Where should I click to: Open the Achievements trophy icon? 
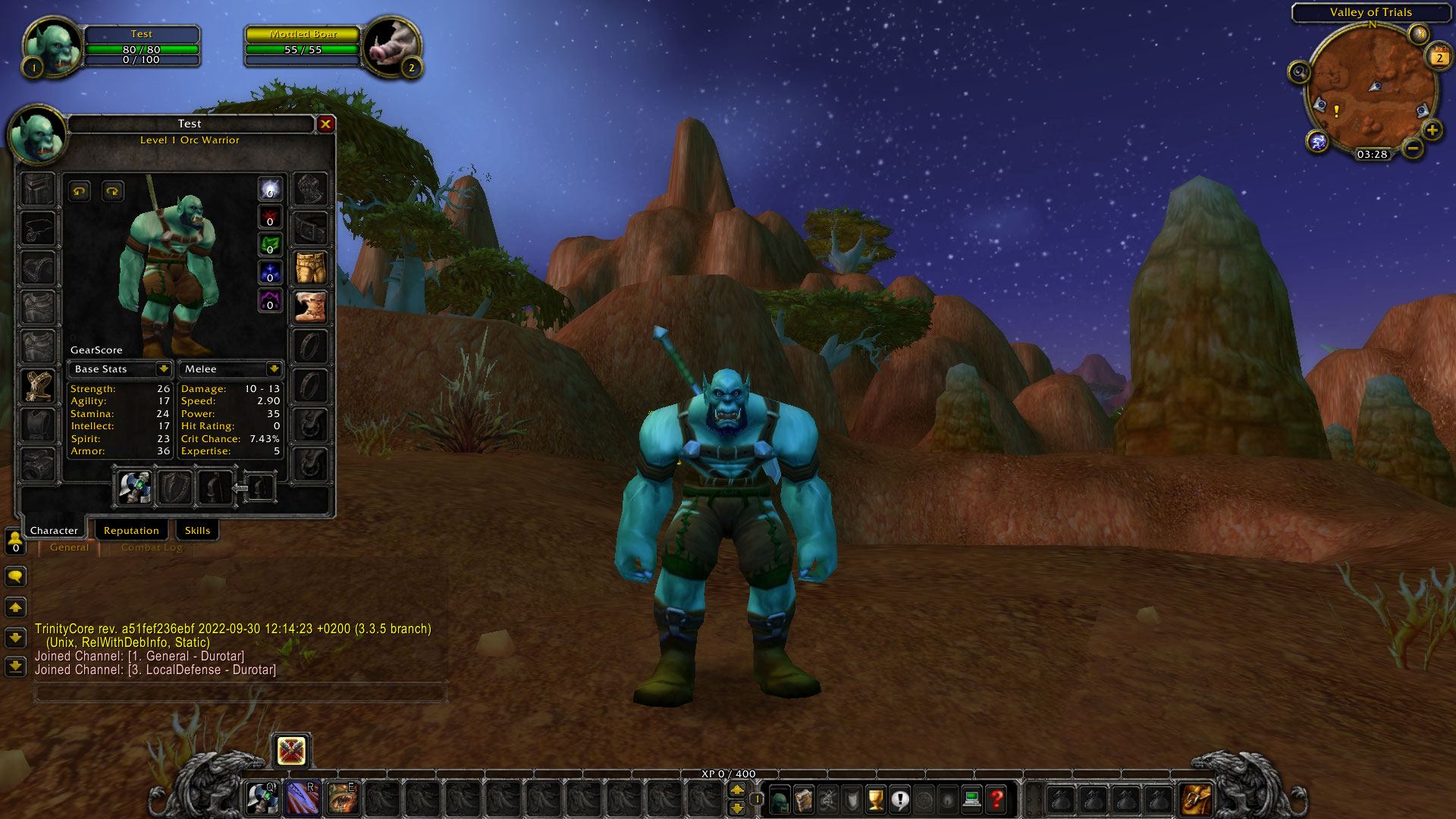pos(876,800)
